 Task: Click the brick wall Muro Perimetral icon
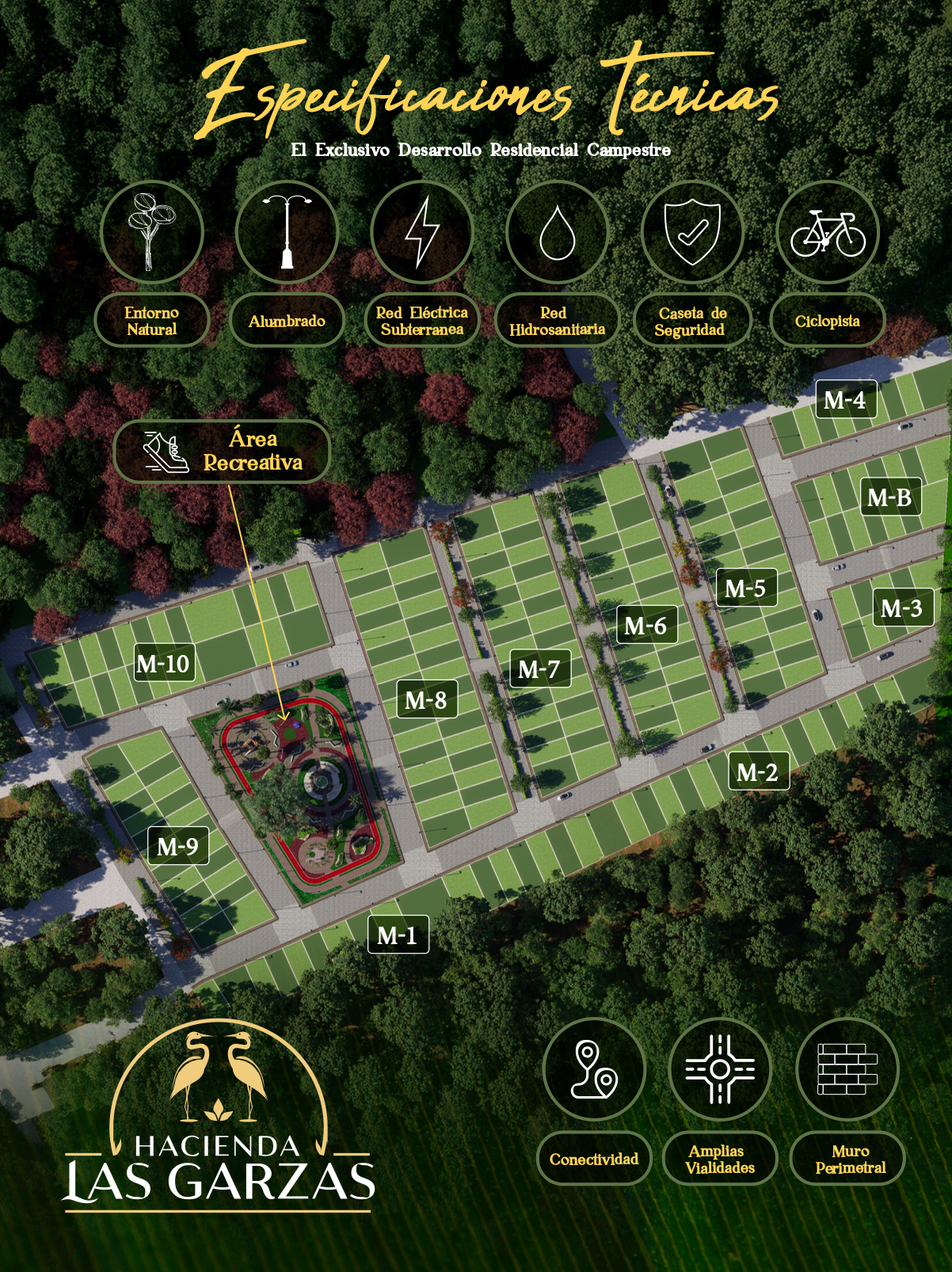coord(847,1069)
